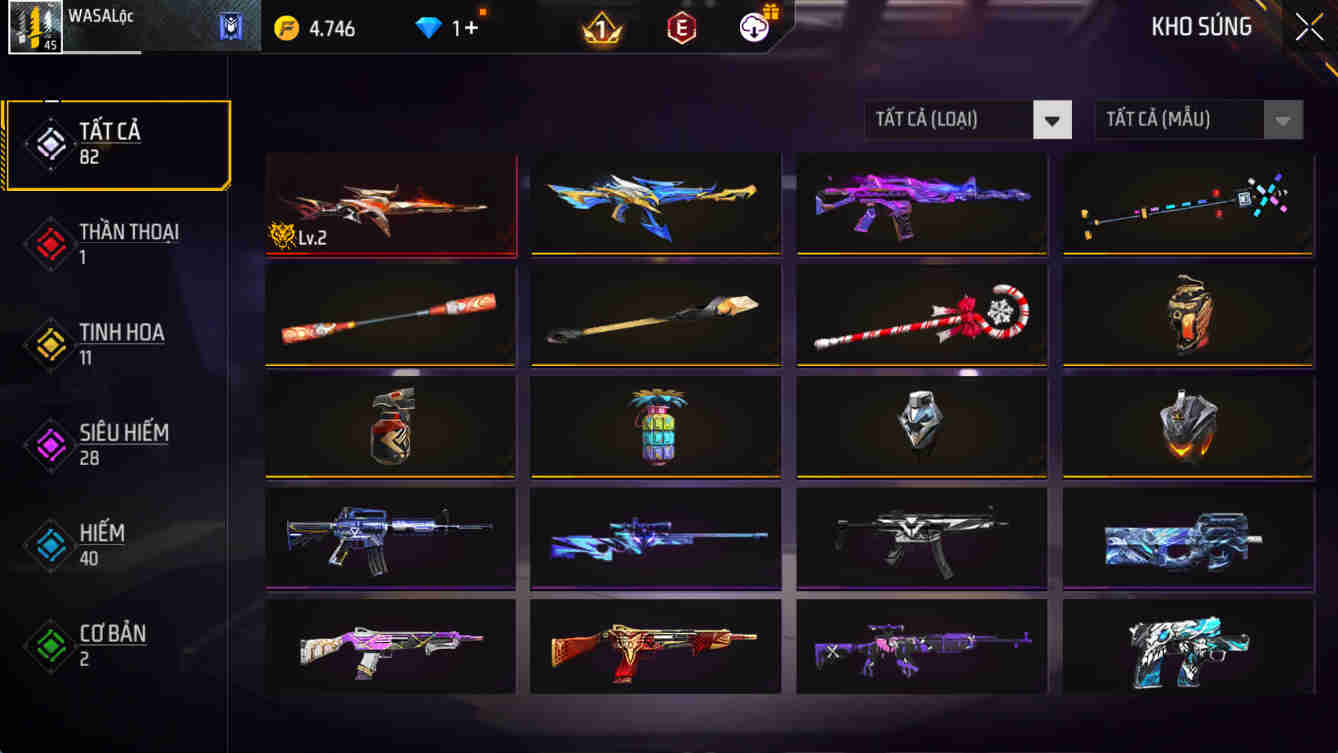The image size is (1338, 753).
Task: Open the player profile avatar
Action: 35,27
